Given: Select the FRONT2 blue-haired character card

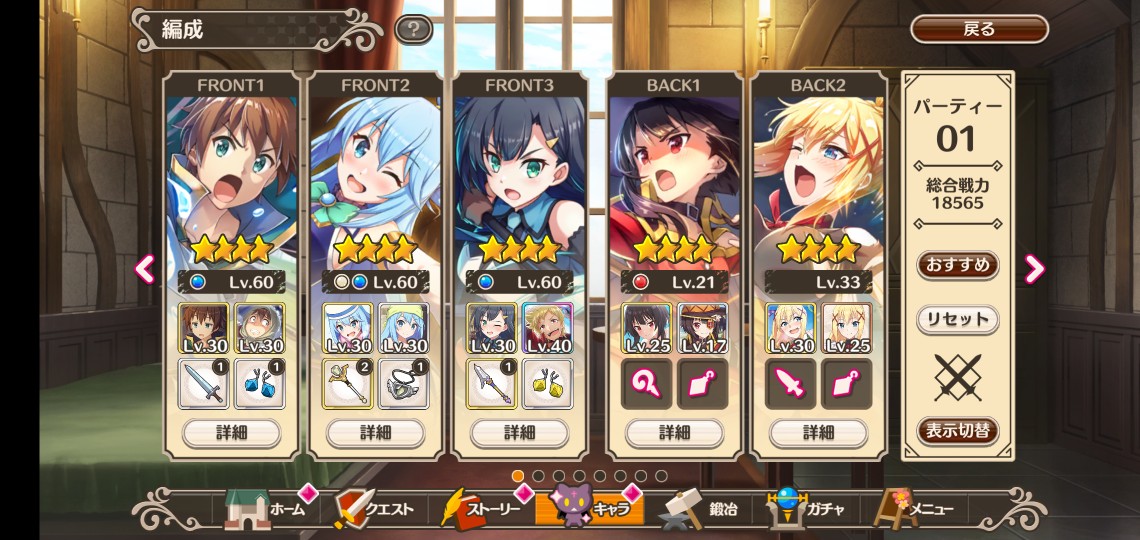Looking at the screenshot, I should tap(375, 170).
